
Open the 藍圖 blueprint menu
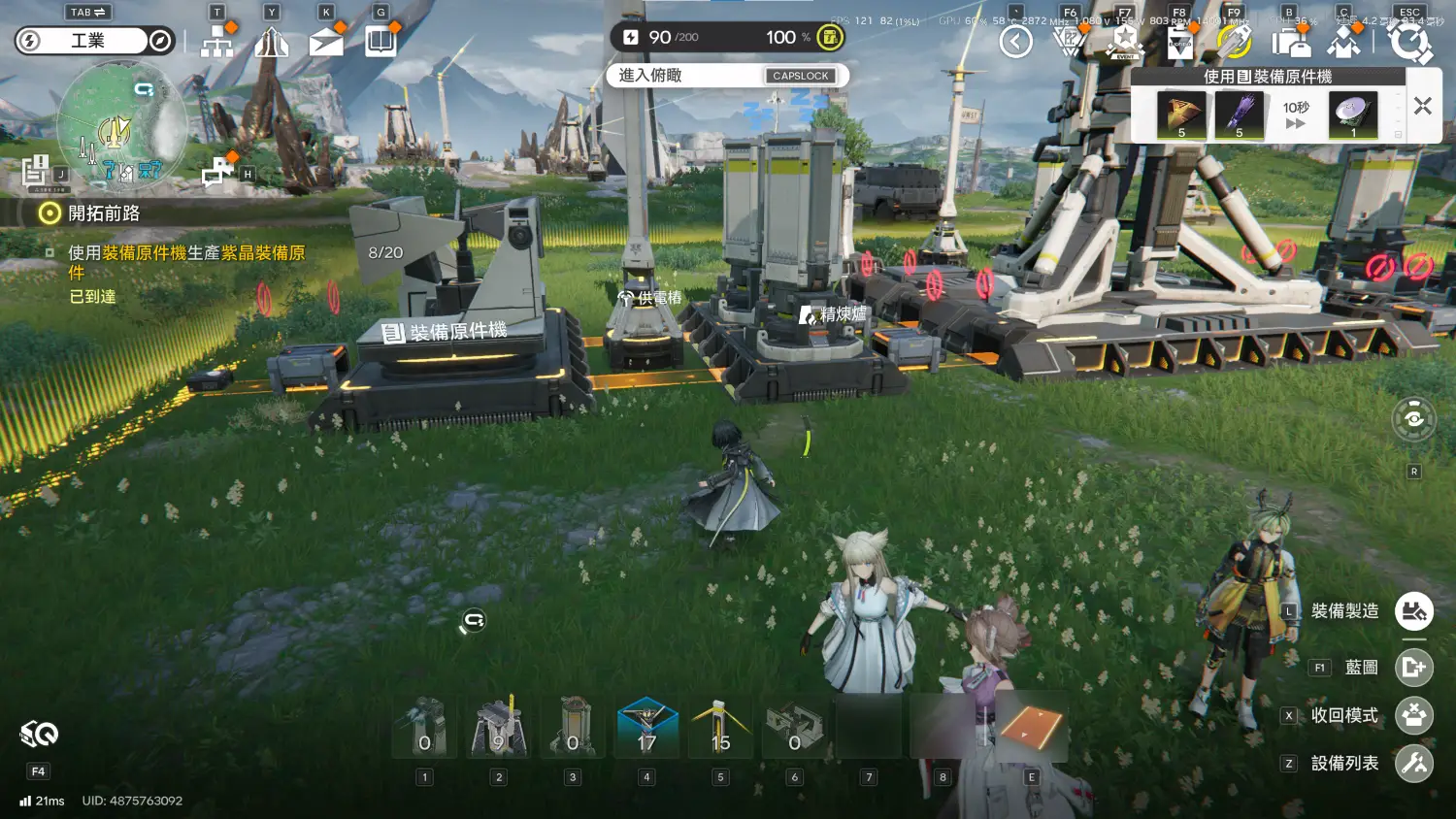pos(1413,668)
